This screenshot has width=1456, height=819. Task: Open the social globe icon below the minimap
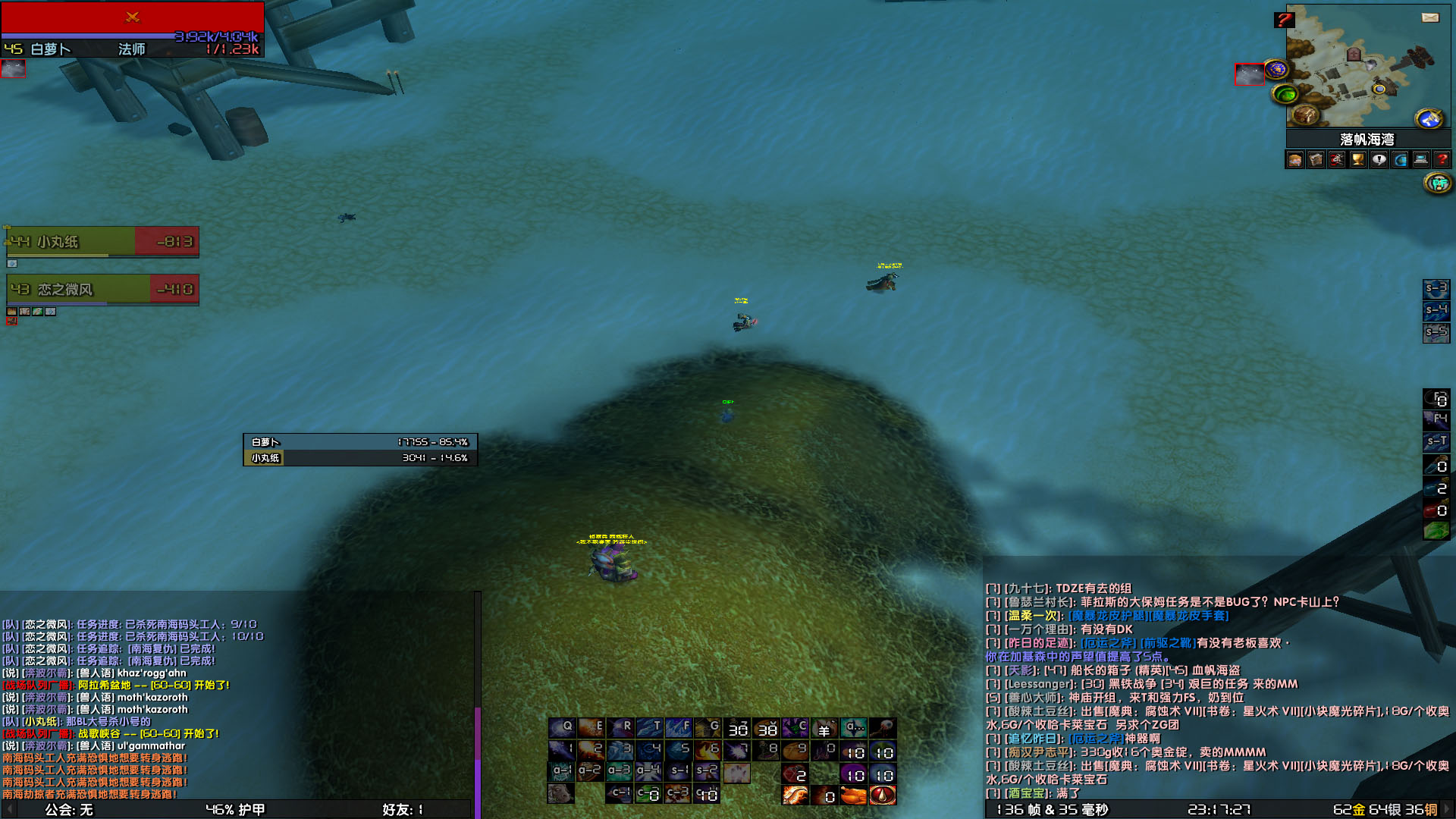click(1399, 159)
